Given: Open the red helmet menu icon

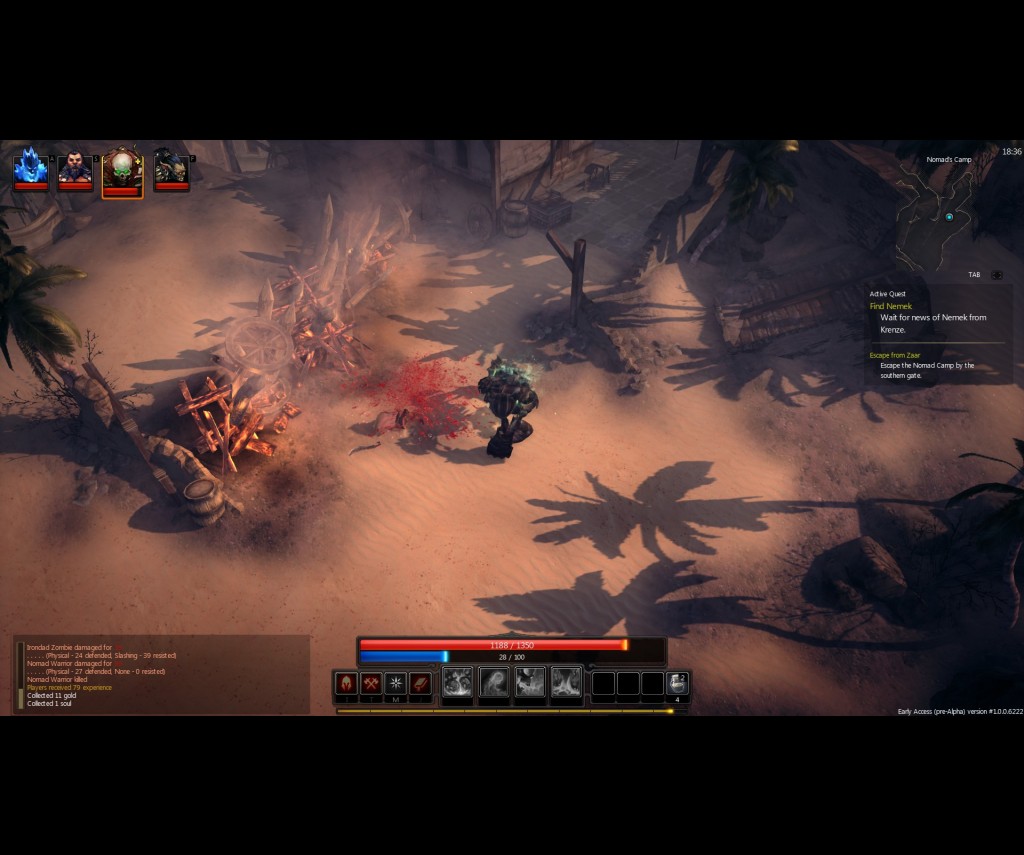Looking at the screenshot, I should click(x=346, y=683).
